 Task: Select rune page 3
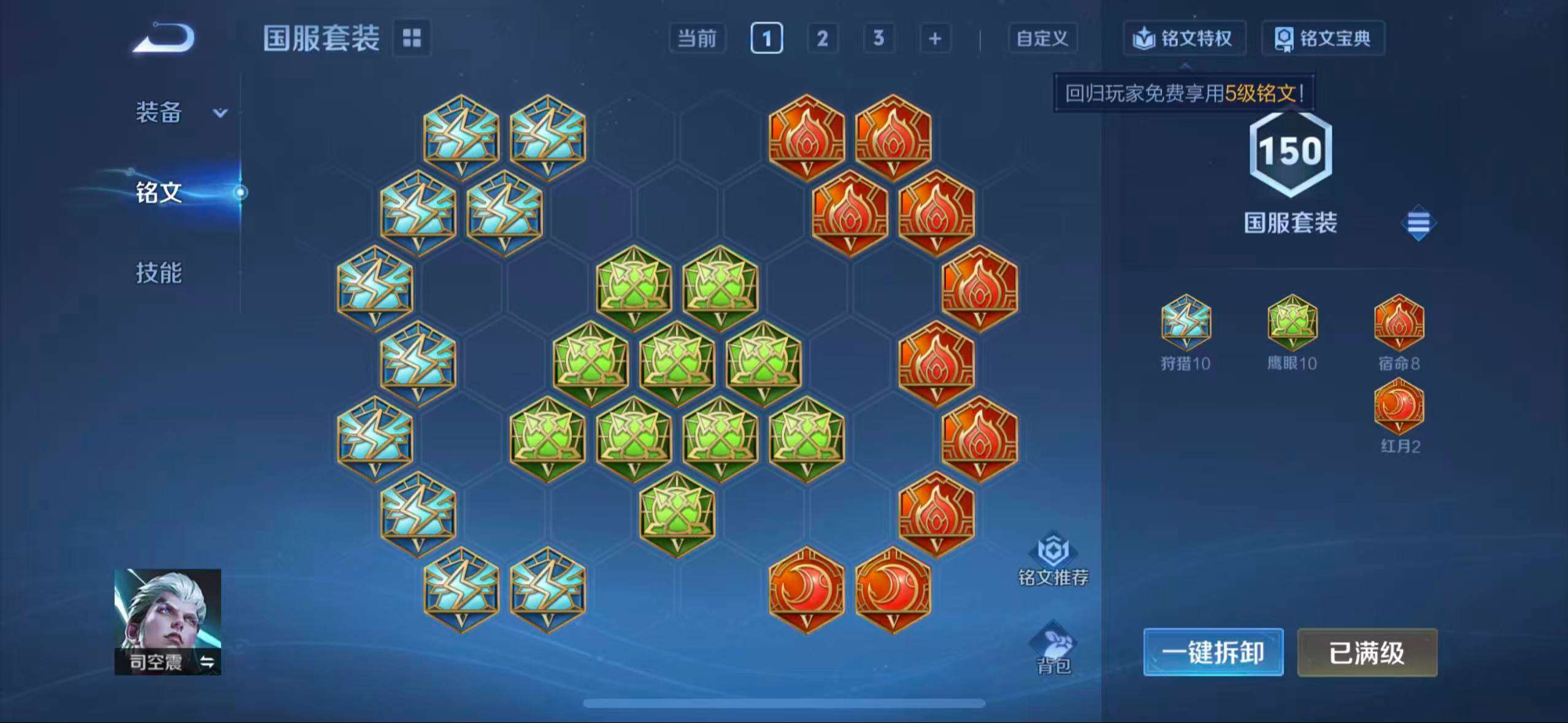(878, 38)
